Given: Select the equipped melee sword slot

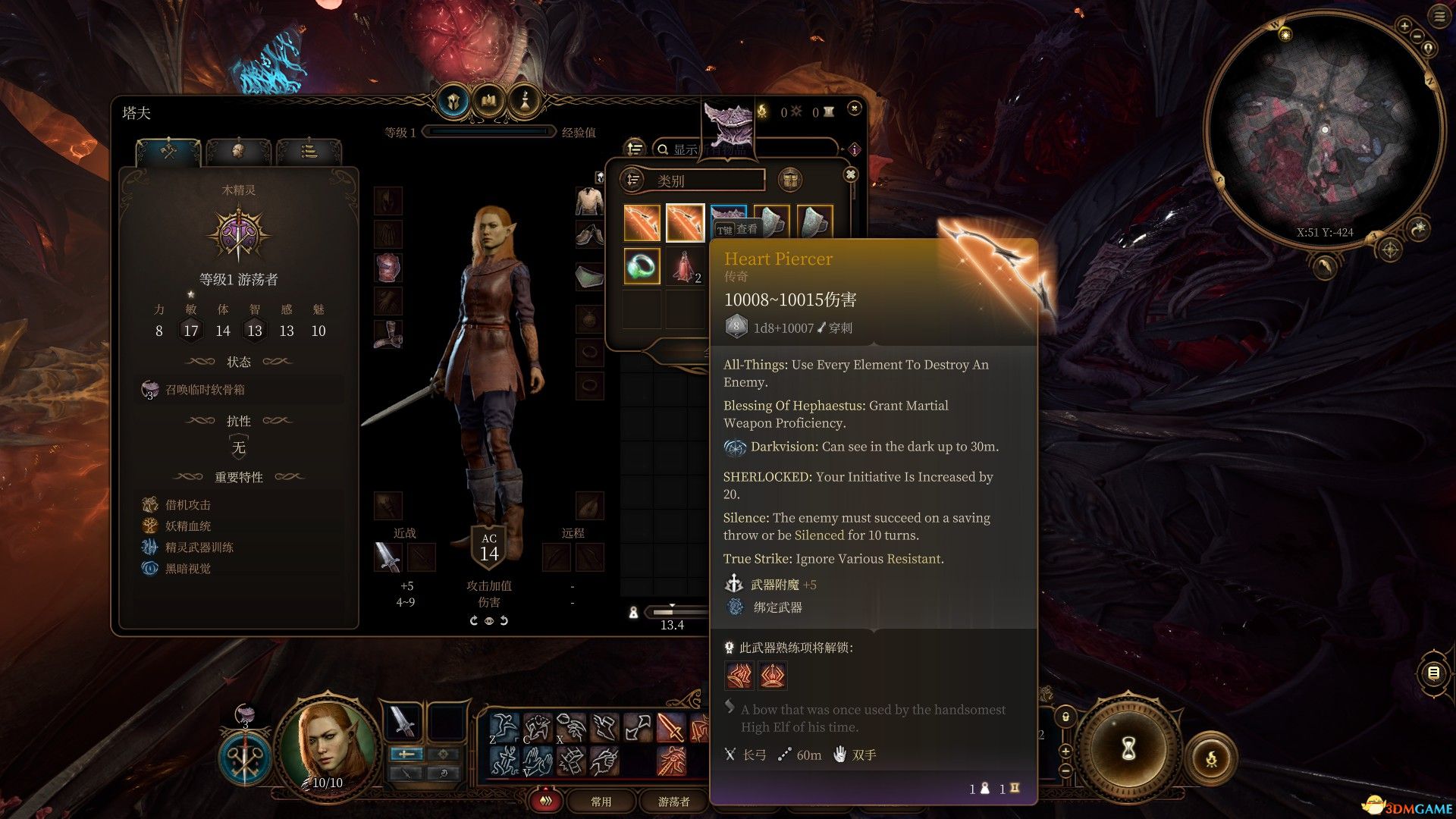Looking at the screenshot, I should pyautogui.click(x=388, y=557).
